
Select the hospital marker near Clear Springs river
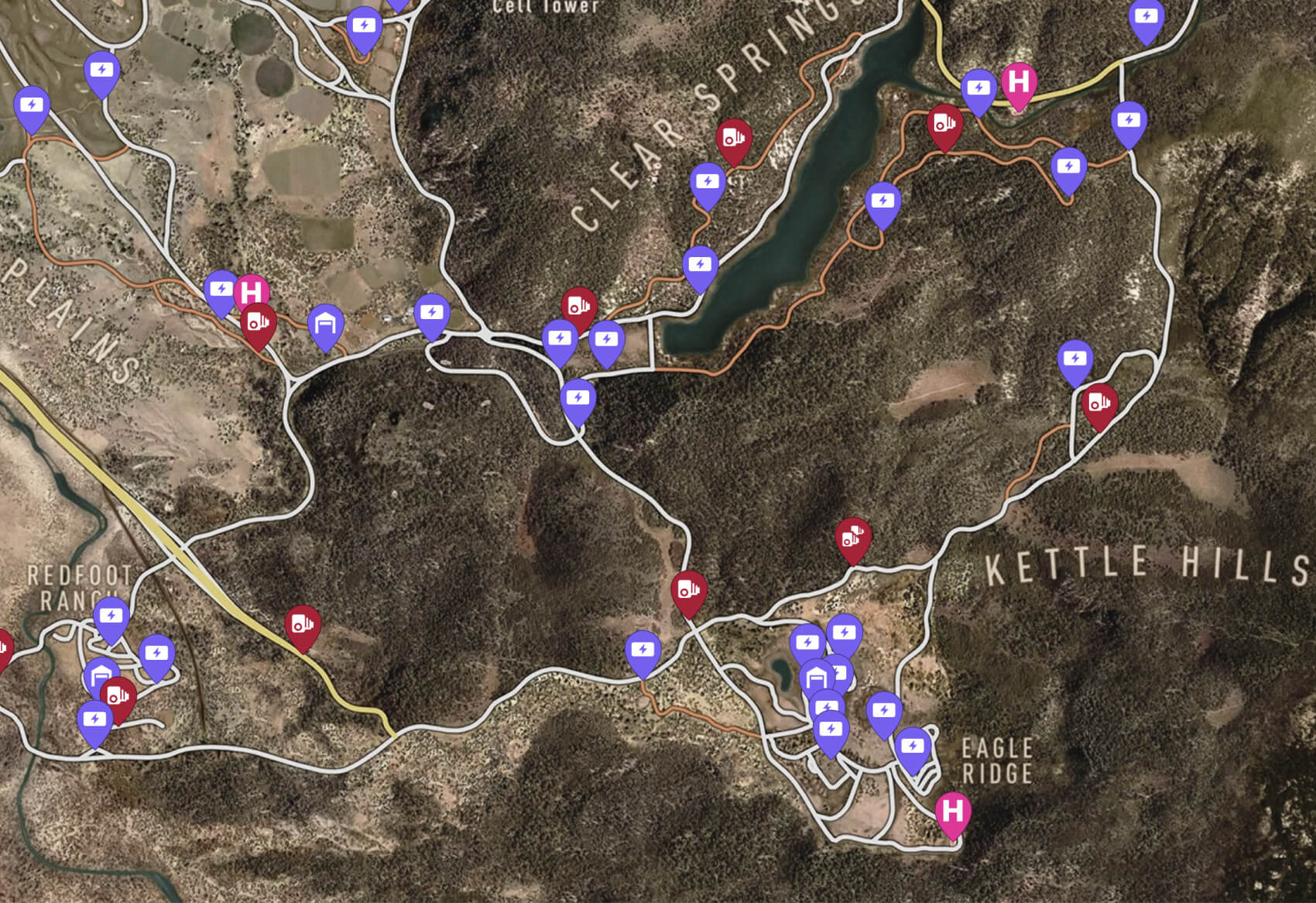pyautogui.click(x=1018, y=83)
